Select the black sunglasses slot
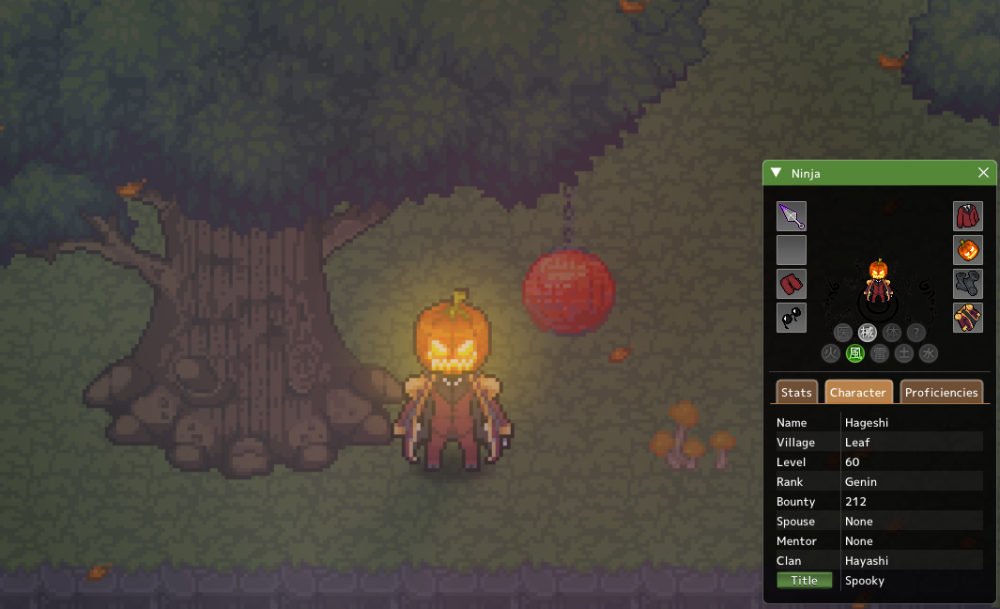The width and height of the screenshot is (1000, 609). (791, 318)
